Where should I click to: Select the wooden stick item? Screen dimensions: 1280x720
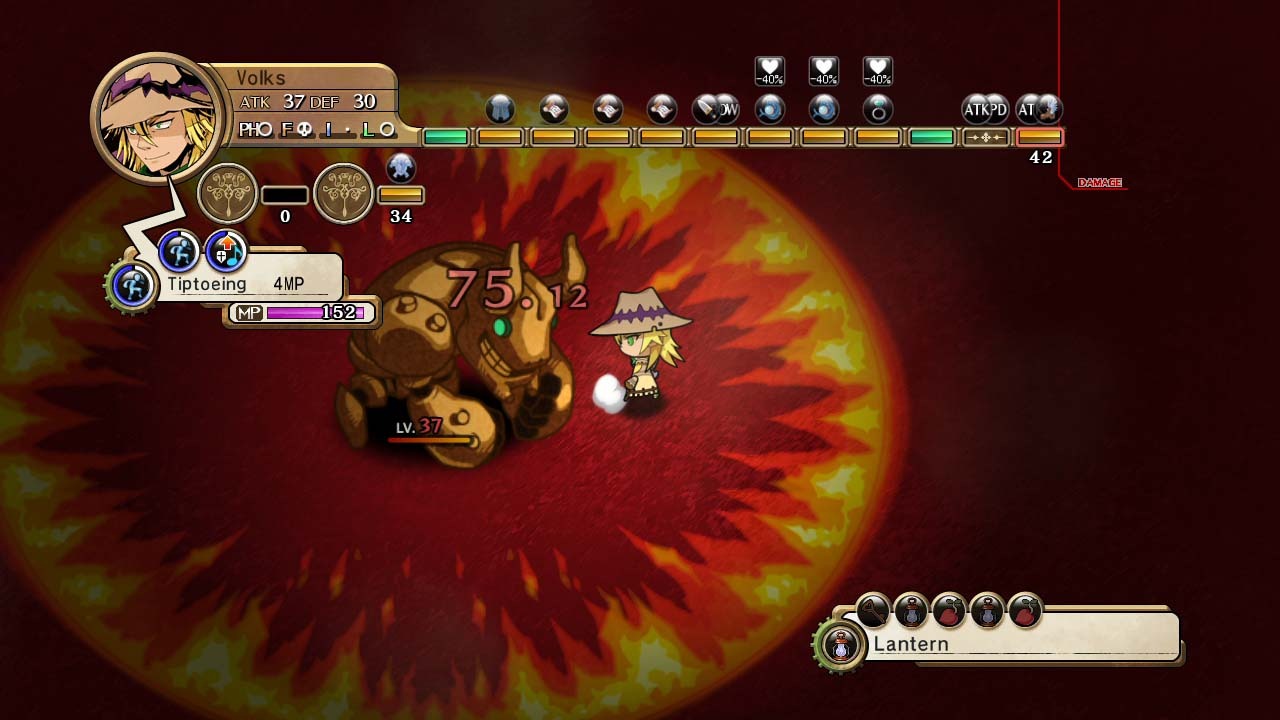tap(873, 609)
